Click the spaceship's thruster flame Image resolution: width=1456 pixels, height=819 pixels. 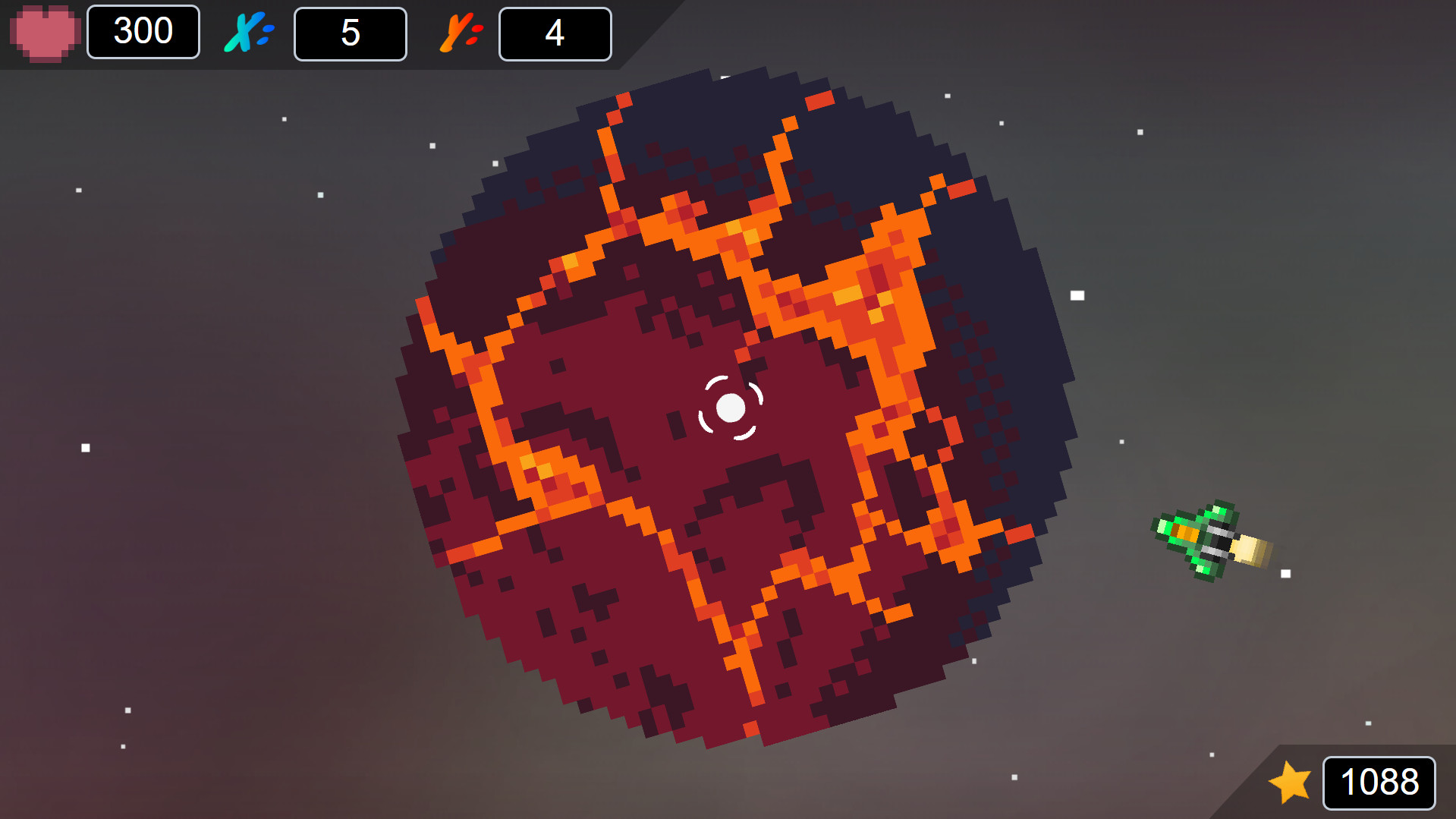click(1252, 548)
